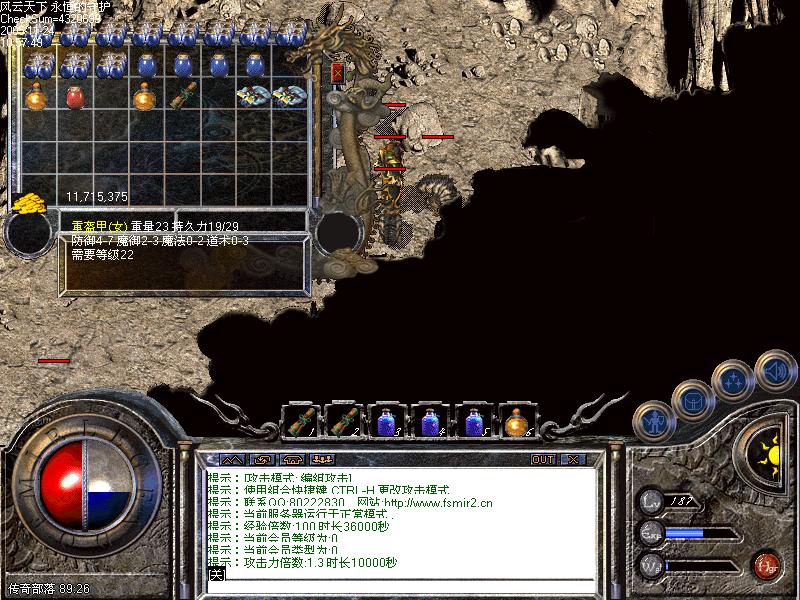The width and height of the screenshot is (800, 600).
Task: Click the gold coin pile in the bag
Action: coord(30,203)
